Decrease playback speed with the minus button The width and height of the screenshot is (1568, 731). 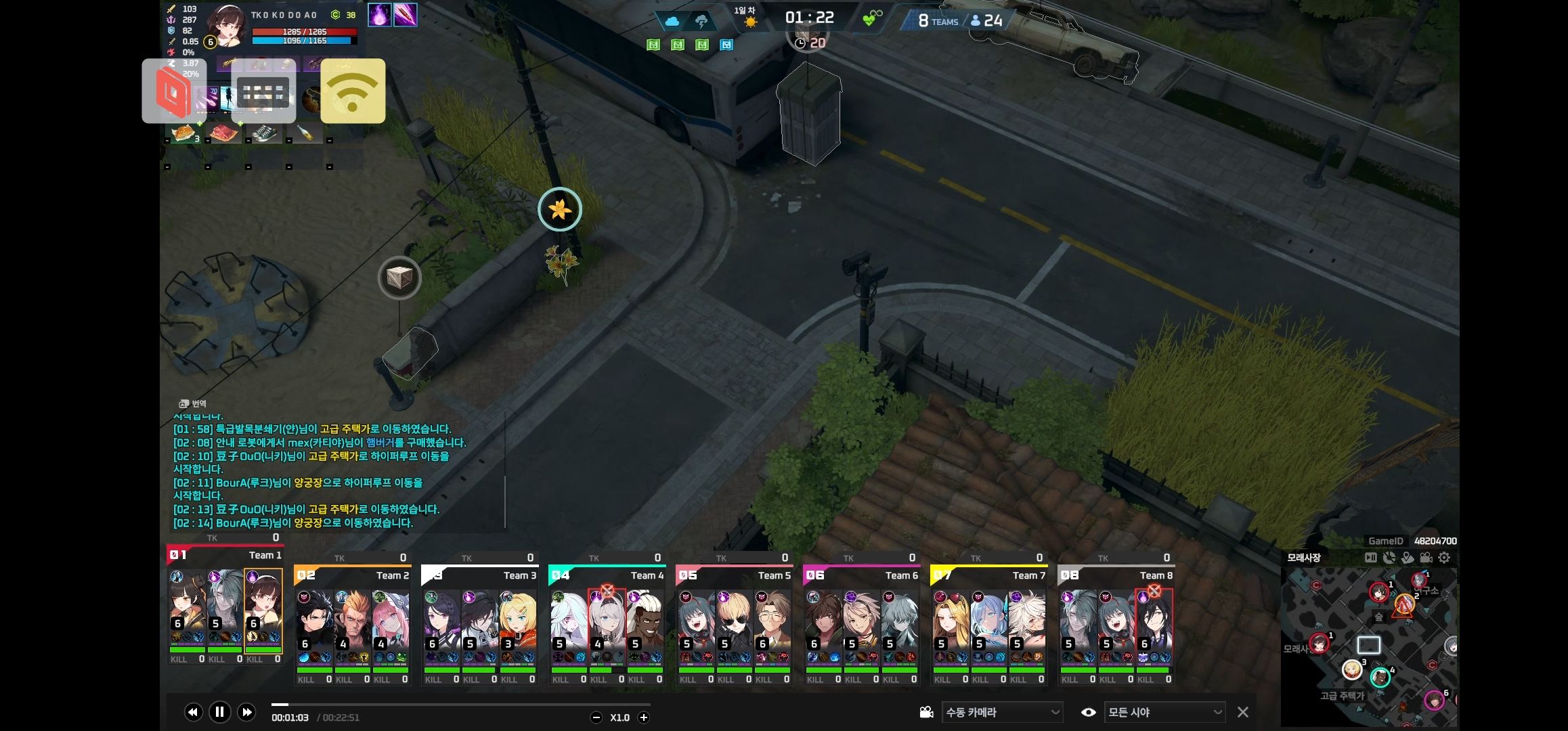[596, 717]
